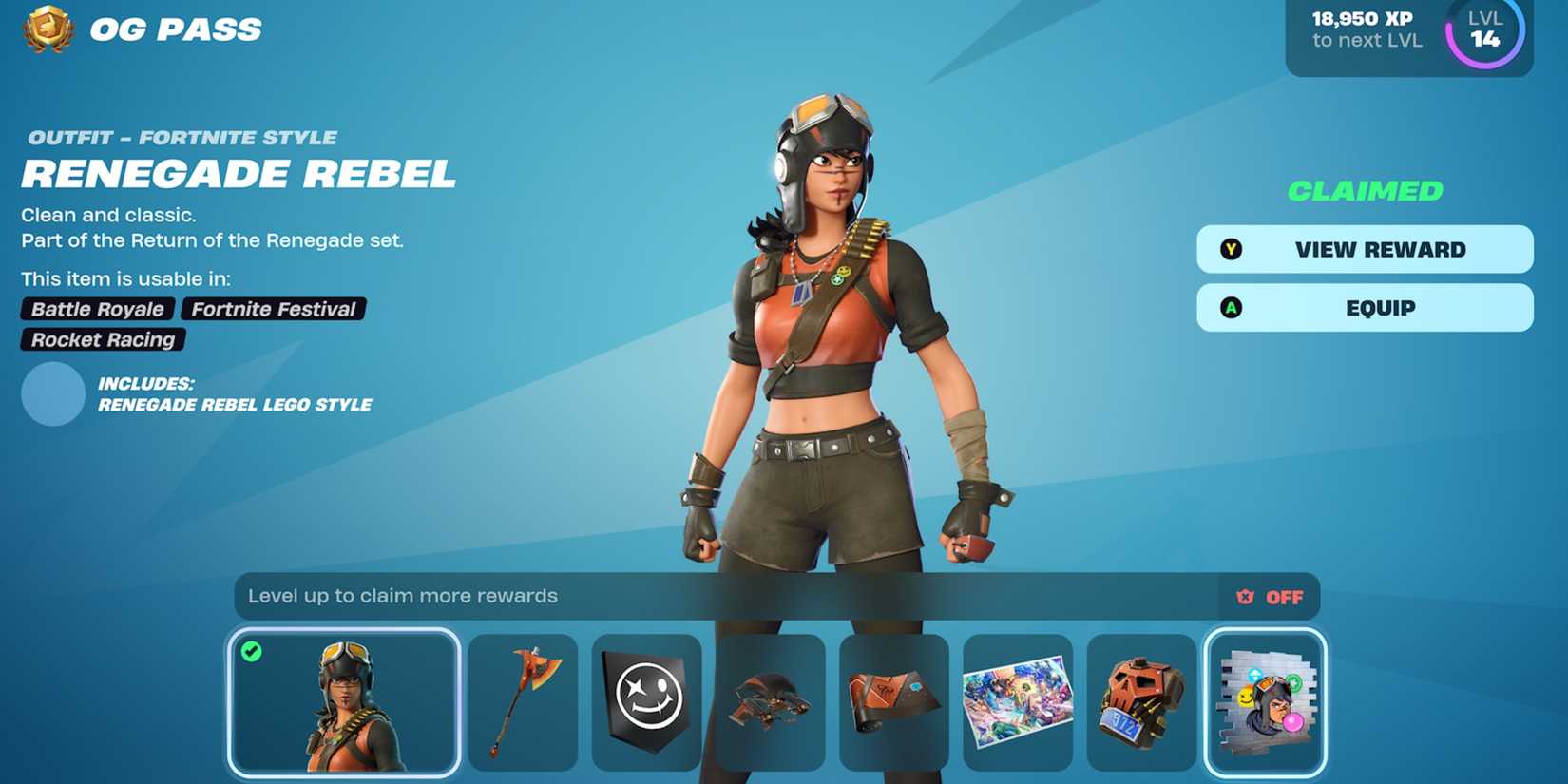1568x784 pixels.
Task: Open the Renegade Rebel outfit thumbnail
Action: [344, 703]
